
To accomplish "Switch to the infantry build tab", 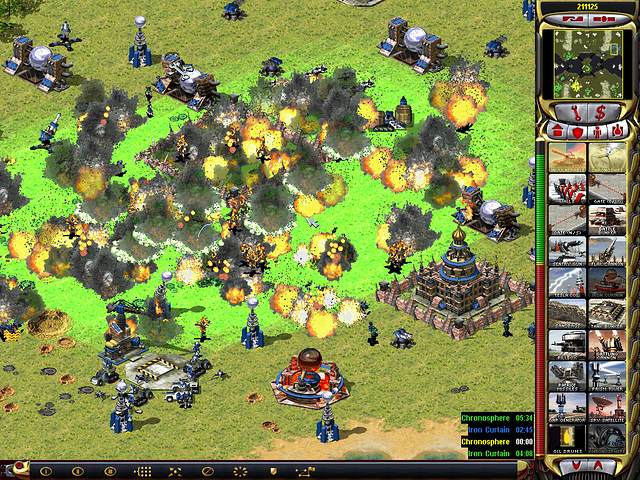I will pyautogui.click(x=597, y=131).
